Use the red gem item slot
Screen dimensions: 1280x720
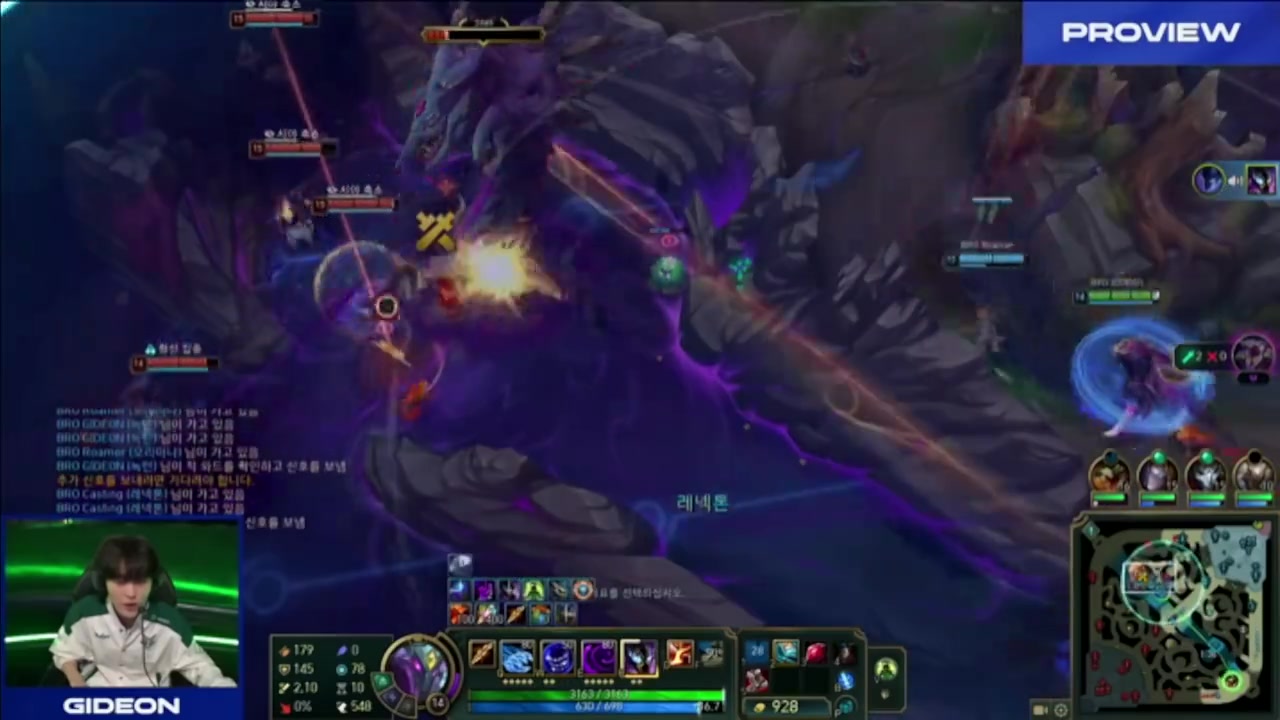(815, 654)
